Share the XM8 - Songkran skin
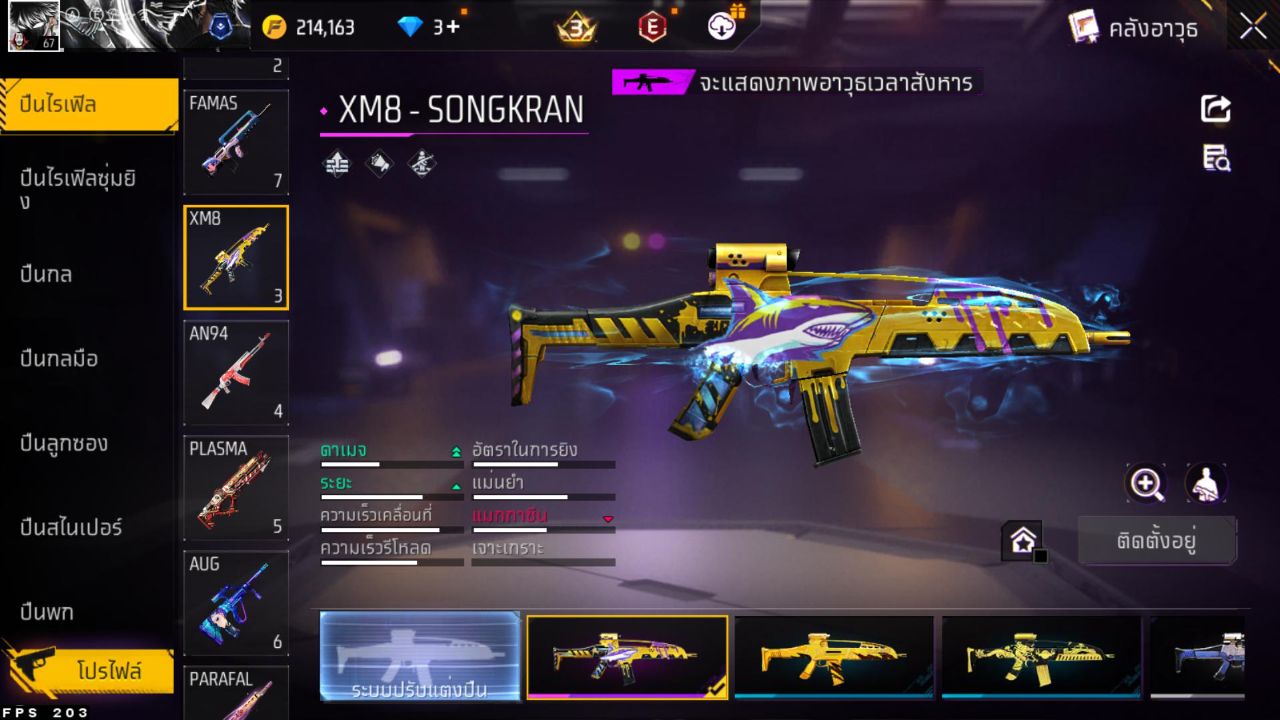1280x720 pixels. click(1214, 109)
